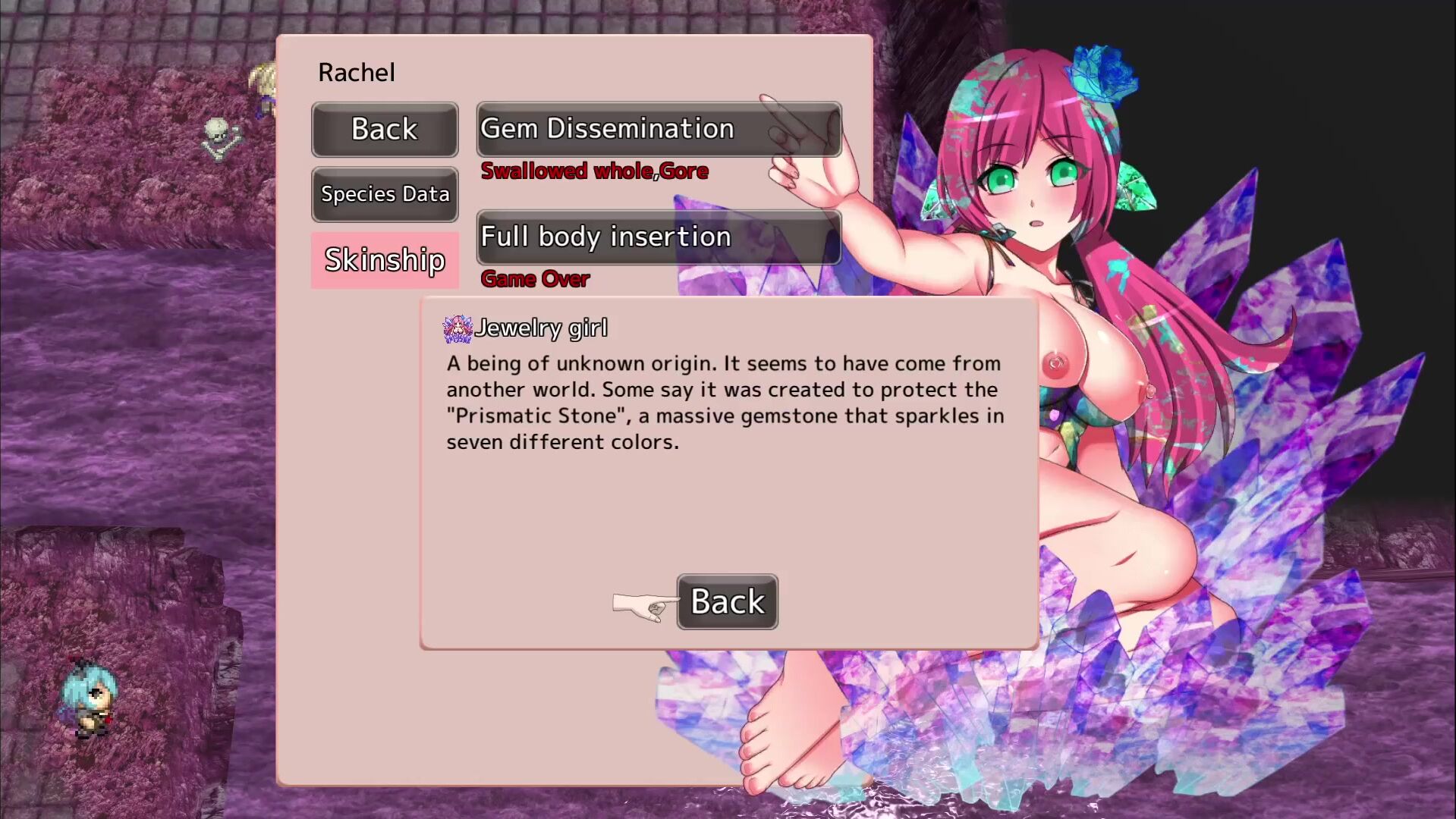
Task: Close the Jewelry girl description with Back
Action: (727, 602)
